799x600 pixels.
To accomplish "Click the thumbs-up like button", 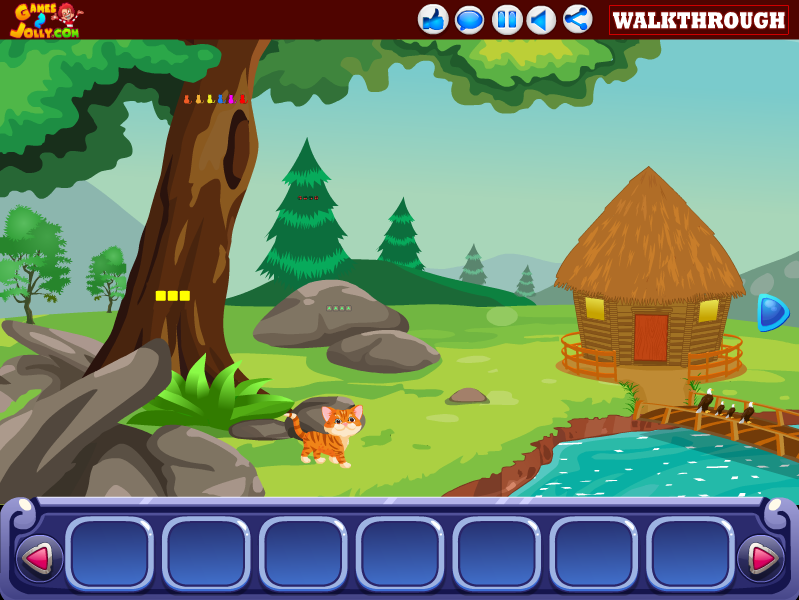I will tap(433, 19).
